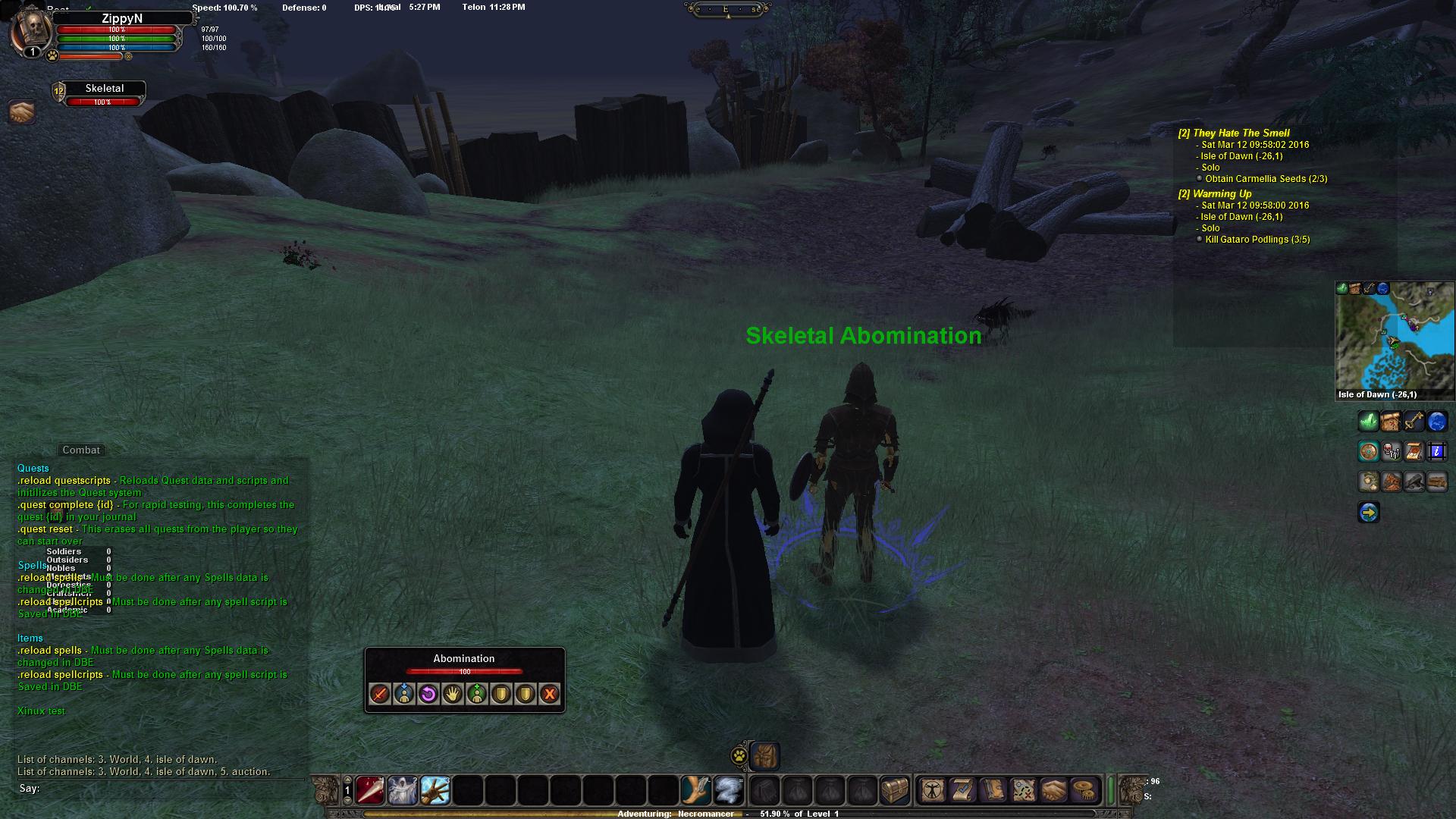Command the pet to attack with sword icon

coord(380,694)
